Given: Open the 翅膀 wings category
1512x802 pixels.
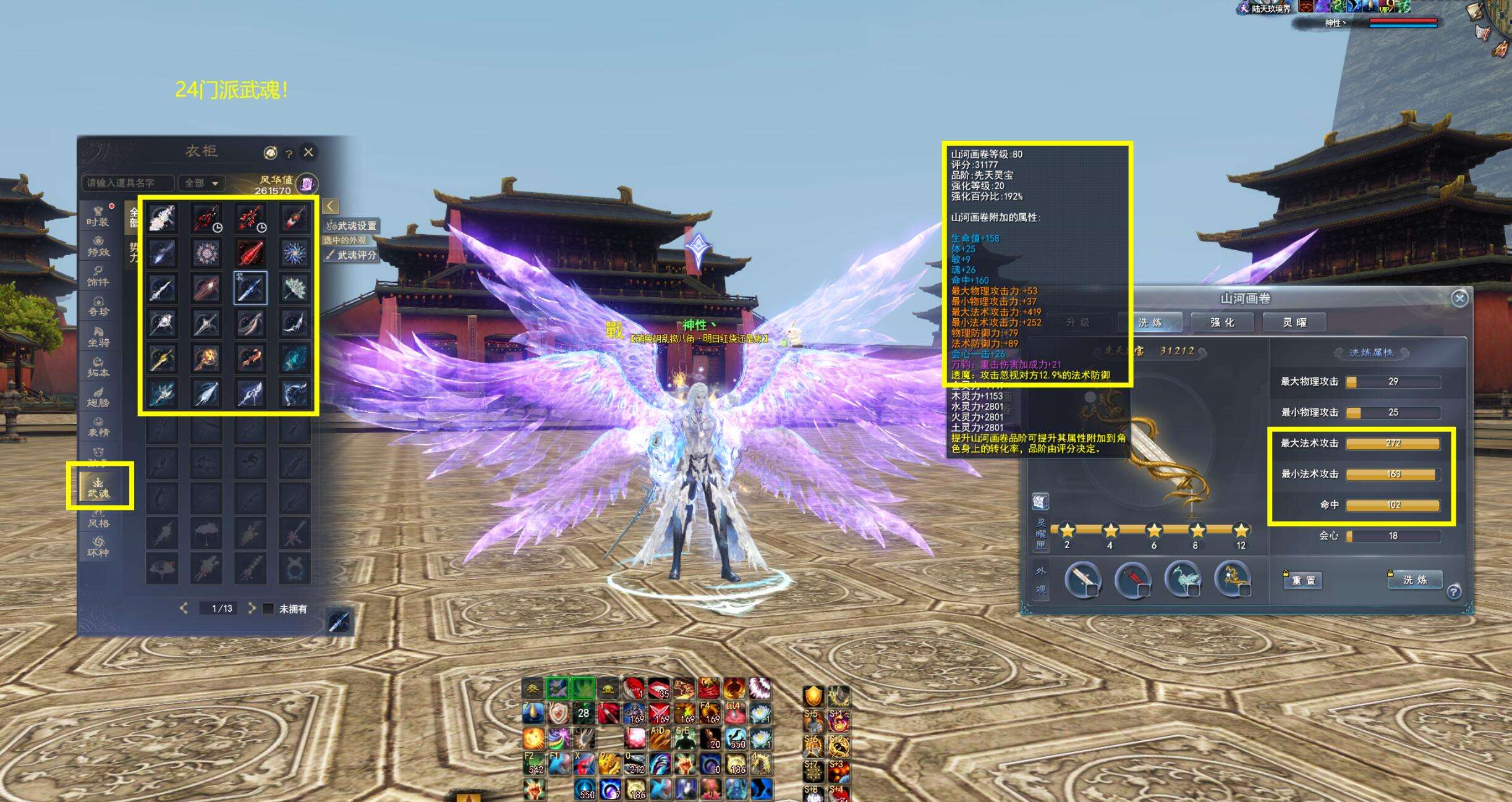Looking at the screenshot, I should [98, 397].
